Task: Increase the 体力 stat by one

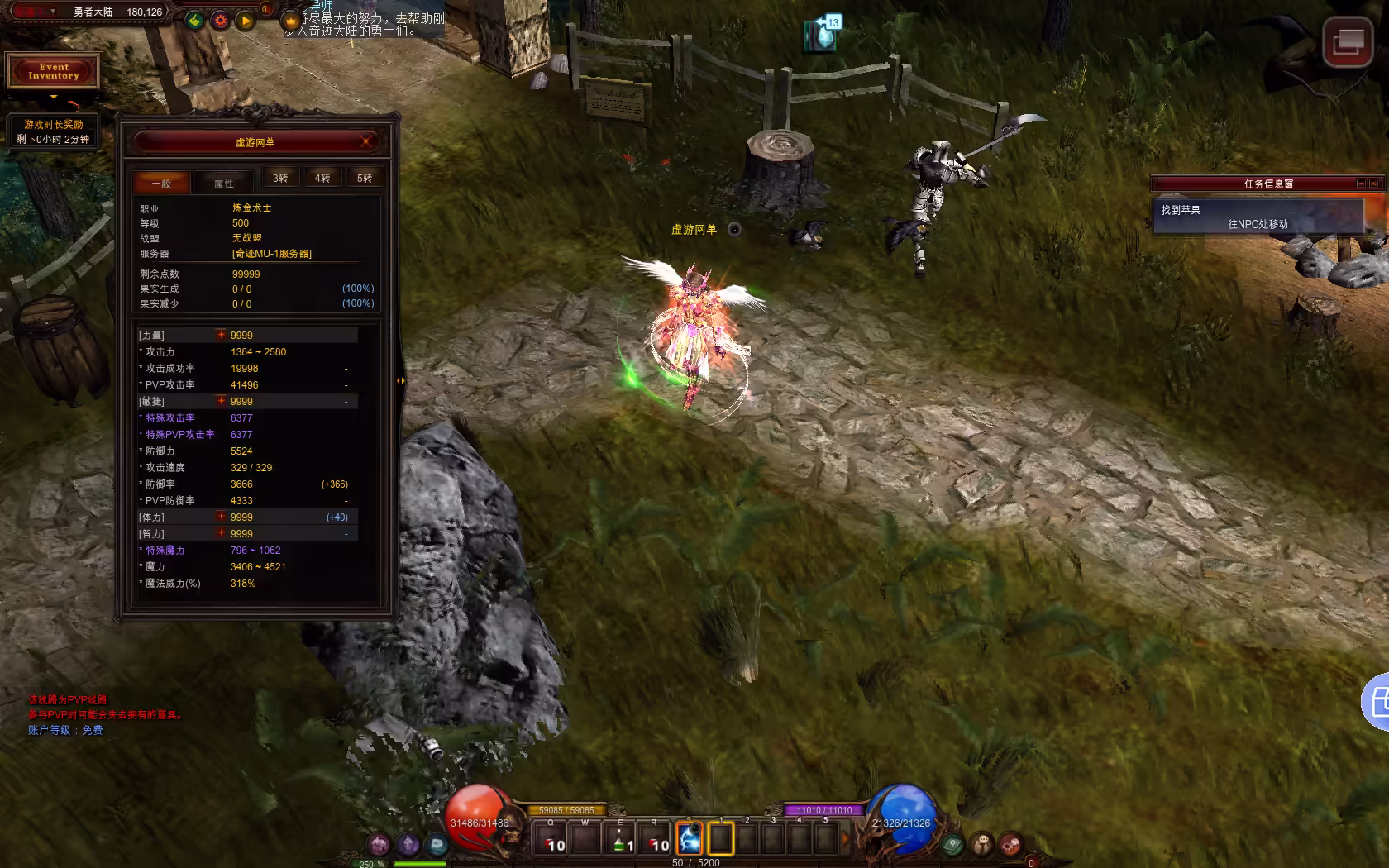Action: coord(221,517)
